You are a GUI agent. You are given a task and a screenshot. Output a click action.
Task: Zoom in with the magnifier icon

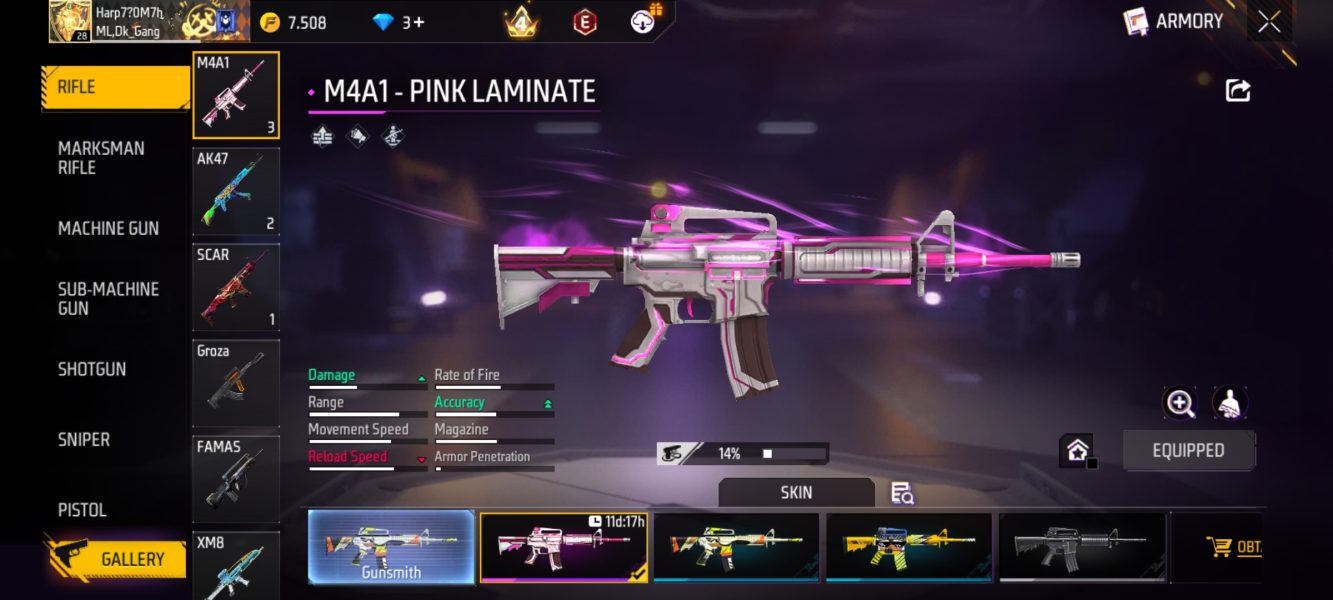click(x=1180, y=403)
